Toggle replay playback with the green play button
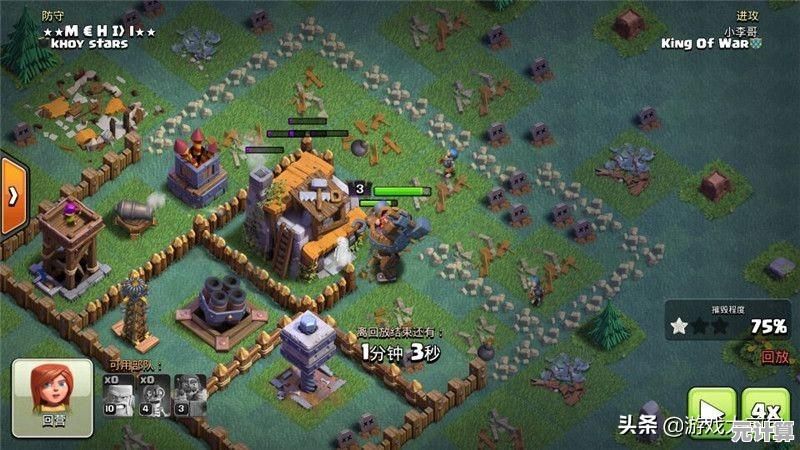The image size is (800, 450). [712, 410]
